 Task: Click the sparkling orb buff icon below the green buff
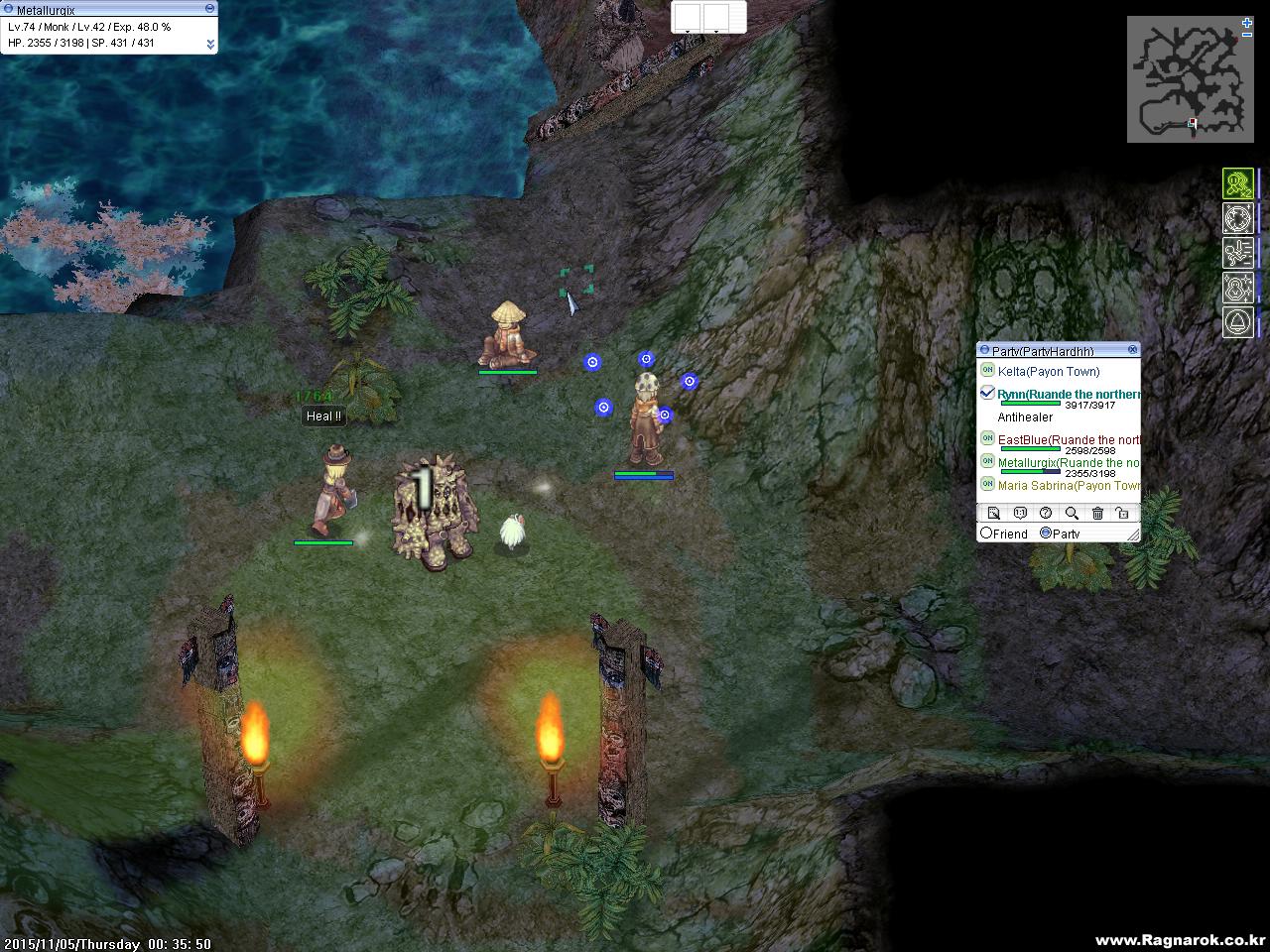(1238, 219)
